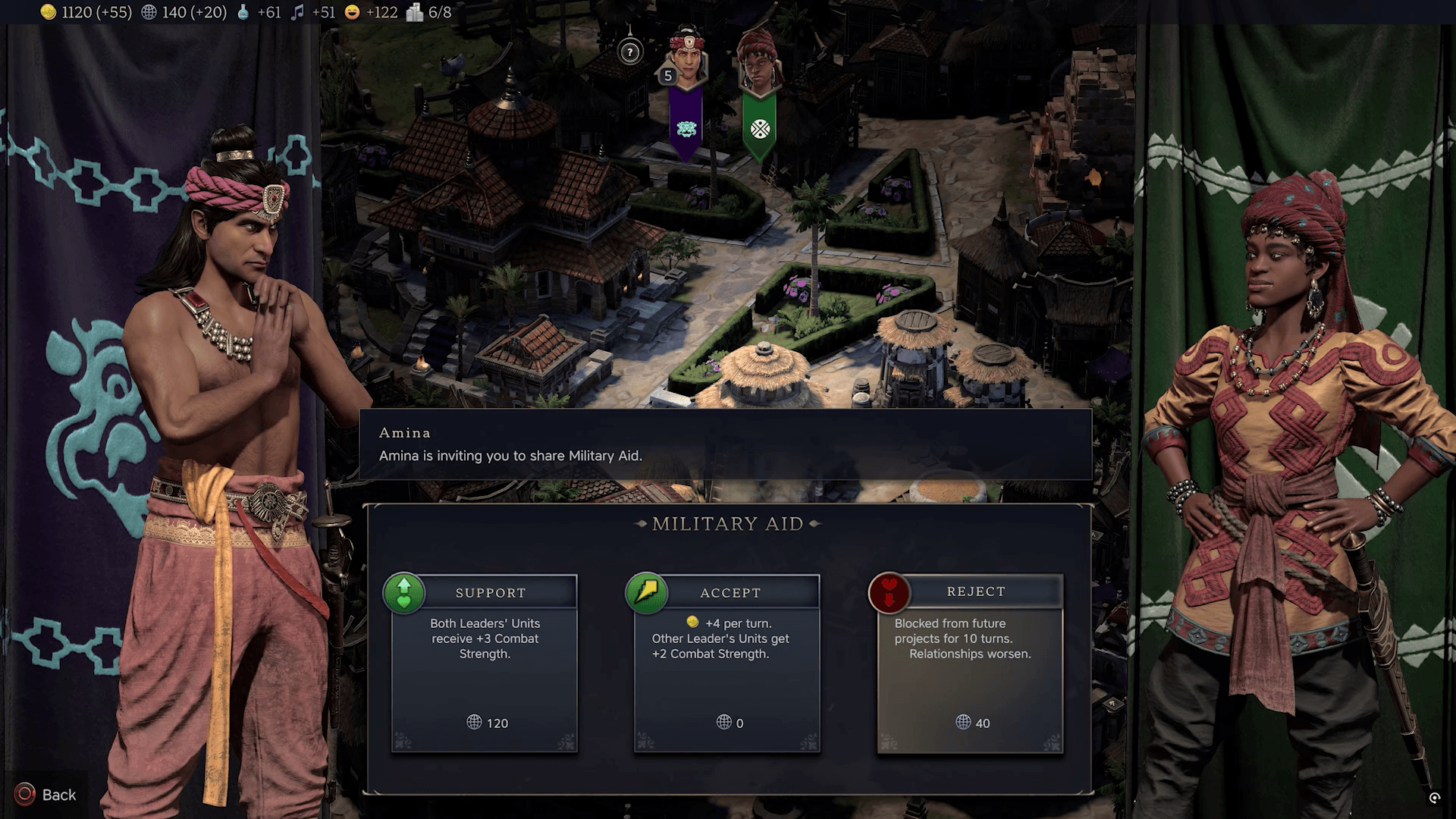Open the help question mark icon

click(629, 51)
